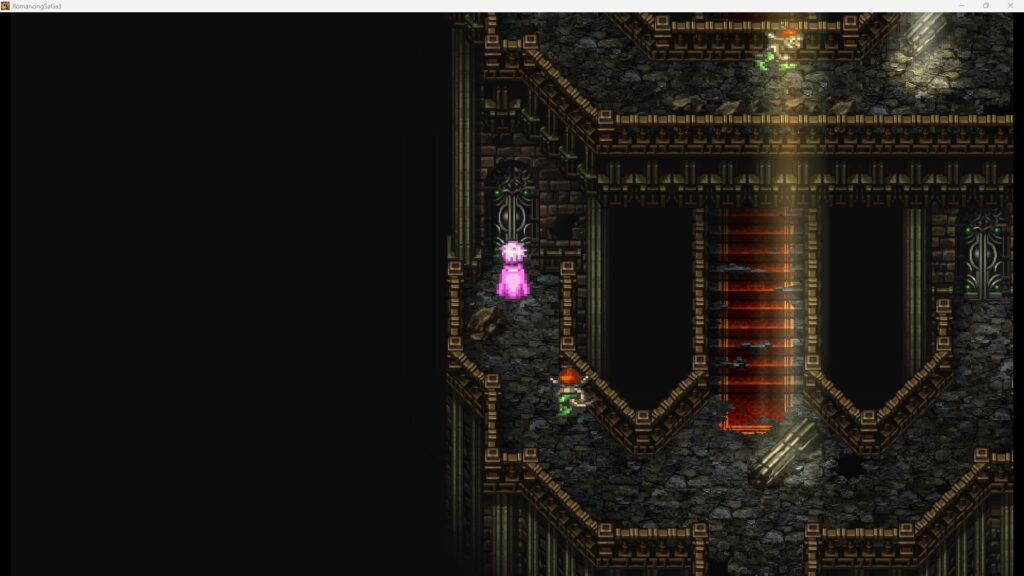Minimize the game window
1024x576 pixels.
click(x=962, y=6)
